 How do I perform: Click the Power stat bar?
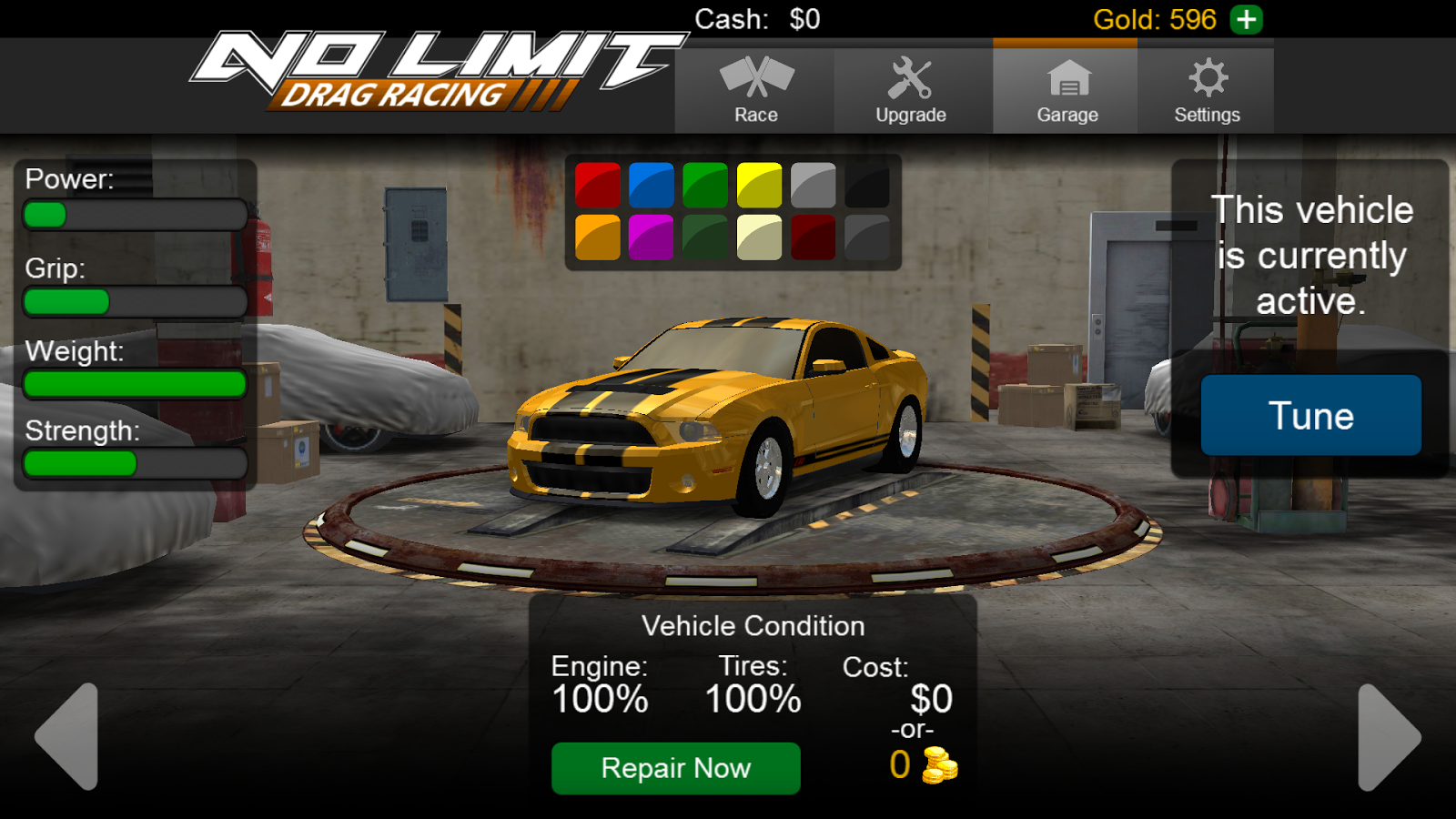point(134,215)
